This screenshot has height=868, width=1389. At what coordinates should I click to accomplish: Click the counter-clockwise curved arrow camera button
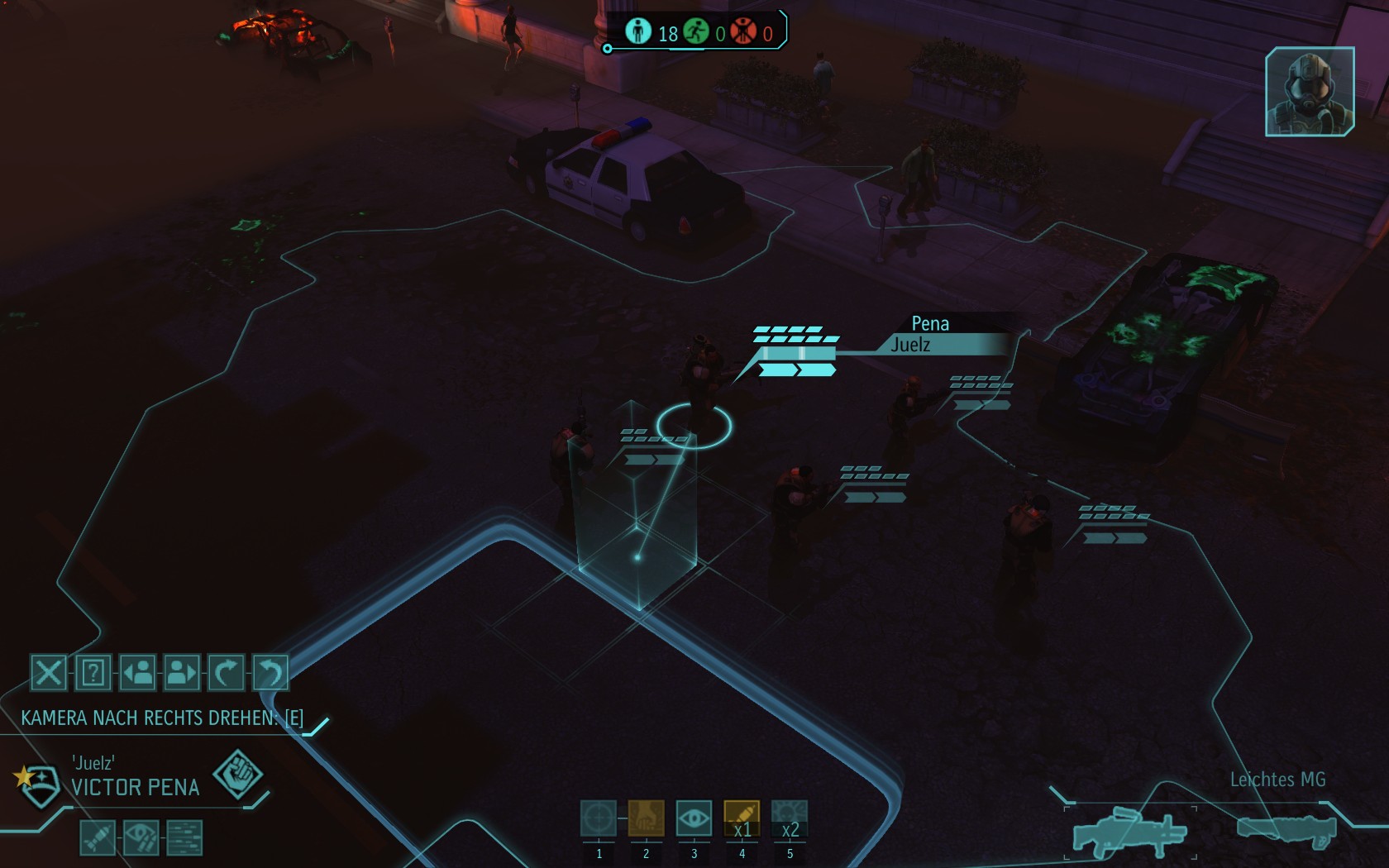click(270, 673)
